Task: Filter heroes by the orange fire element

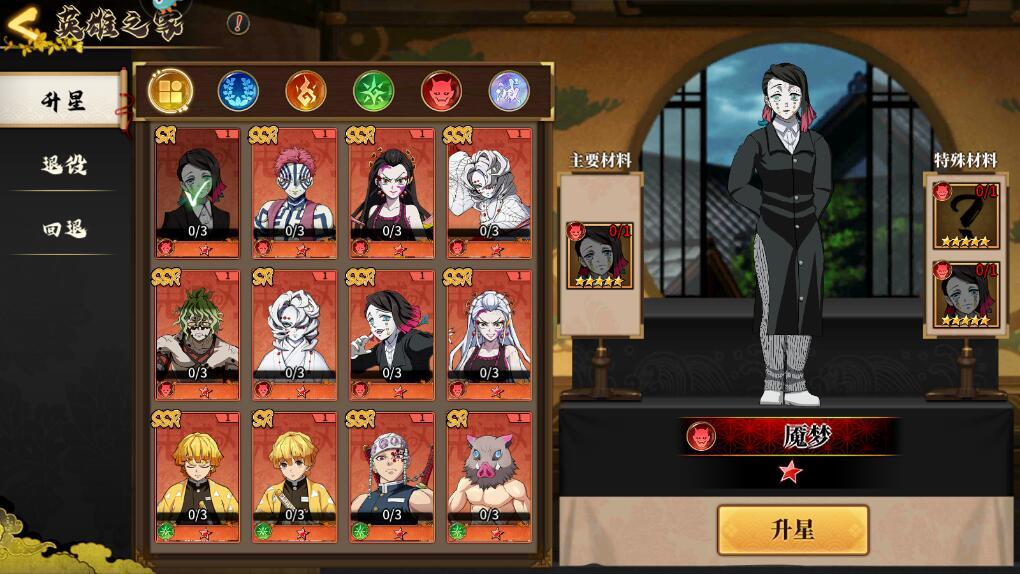Action: [306, 91]
